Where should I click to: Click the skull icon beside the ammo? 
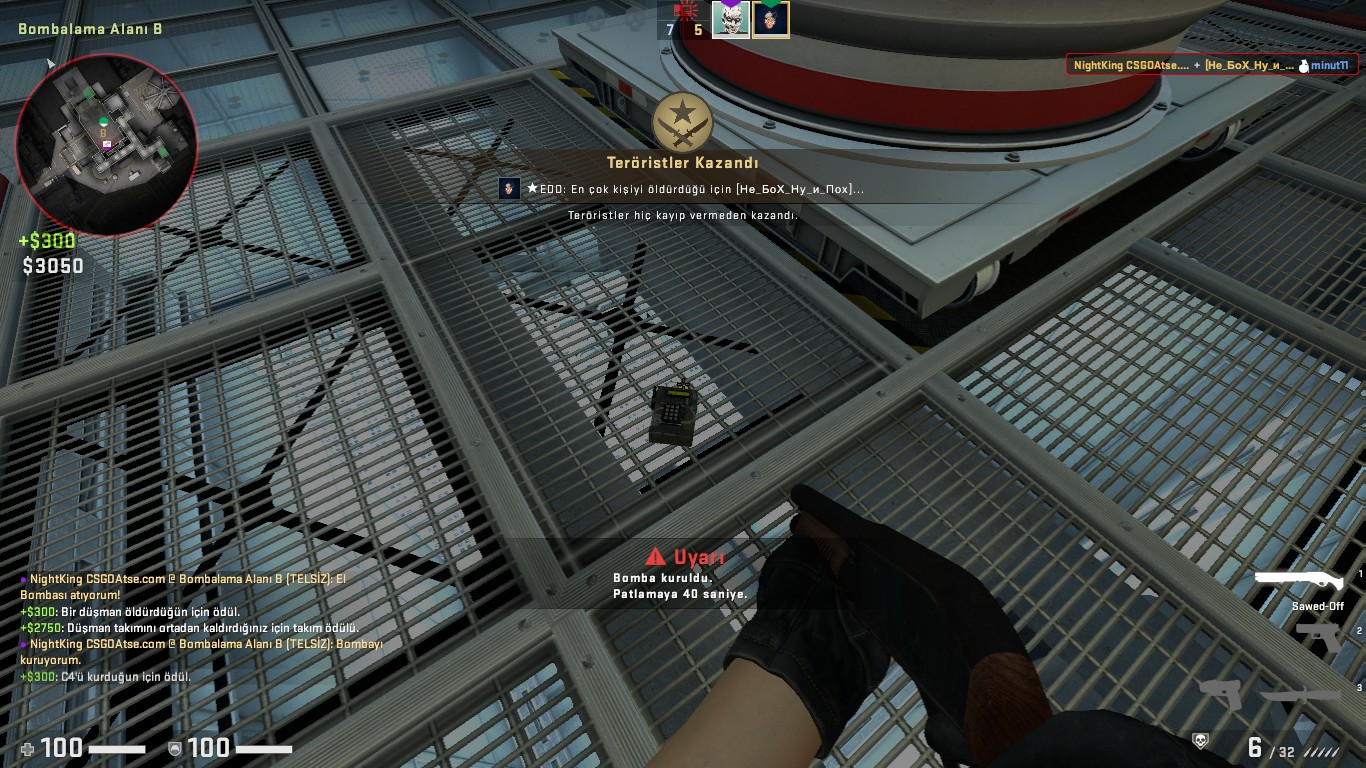tap(1200, 741)
